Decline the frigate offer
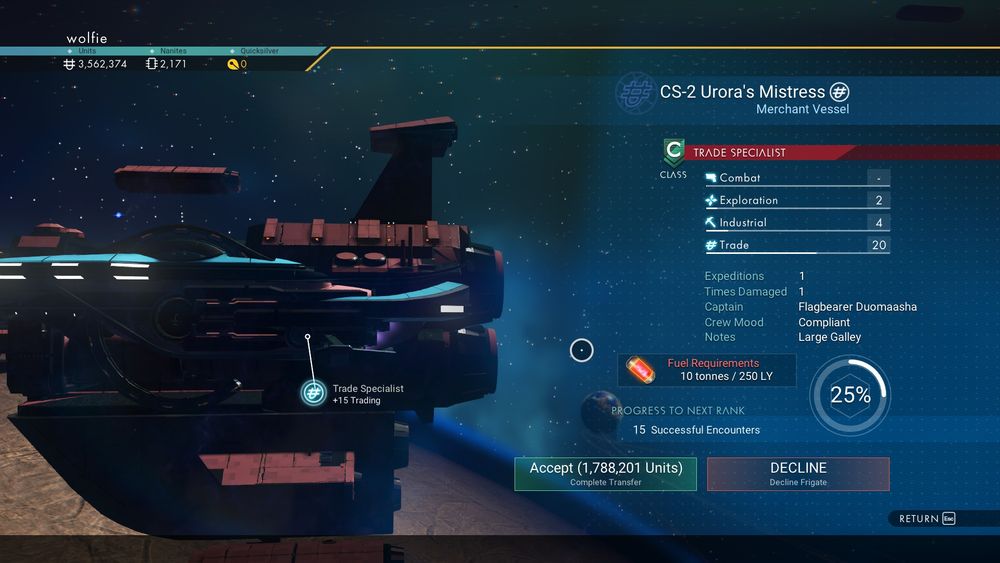Screen dimensions: 1000x563 797,473
